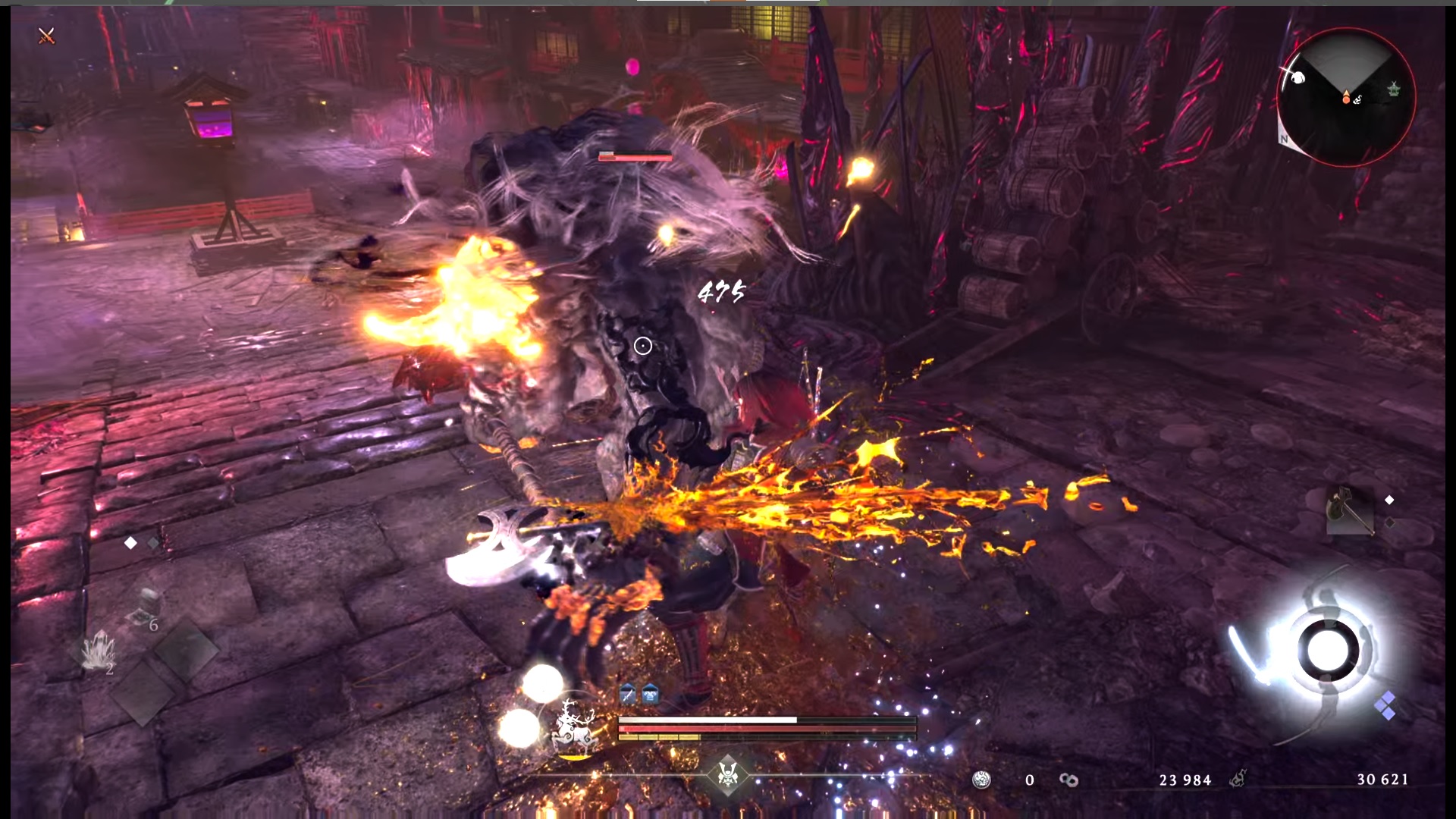1456x819 pixels.
Task: Click the targeting reticle on the enemy
Action: pyautogui.click(x=645, y=346)
